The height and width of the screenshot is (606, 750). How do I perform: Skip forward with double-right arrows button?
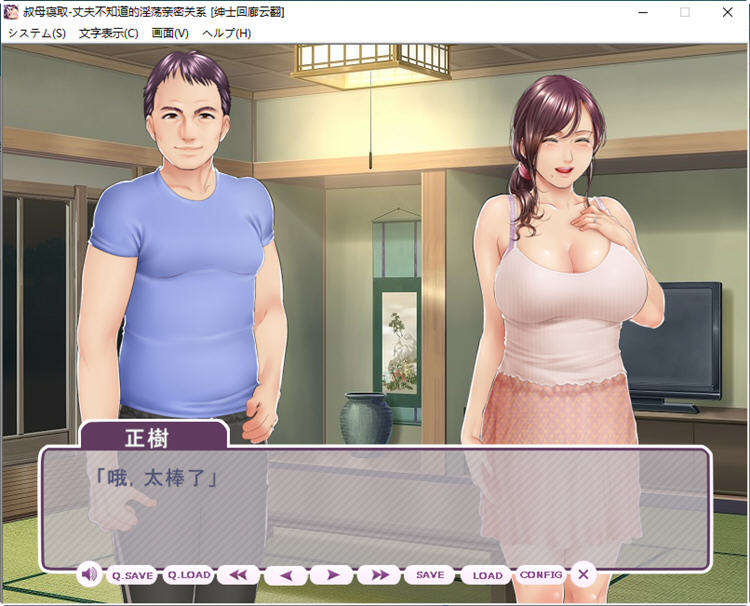[x=379, y=575]
